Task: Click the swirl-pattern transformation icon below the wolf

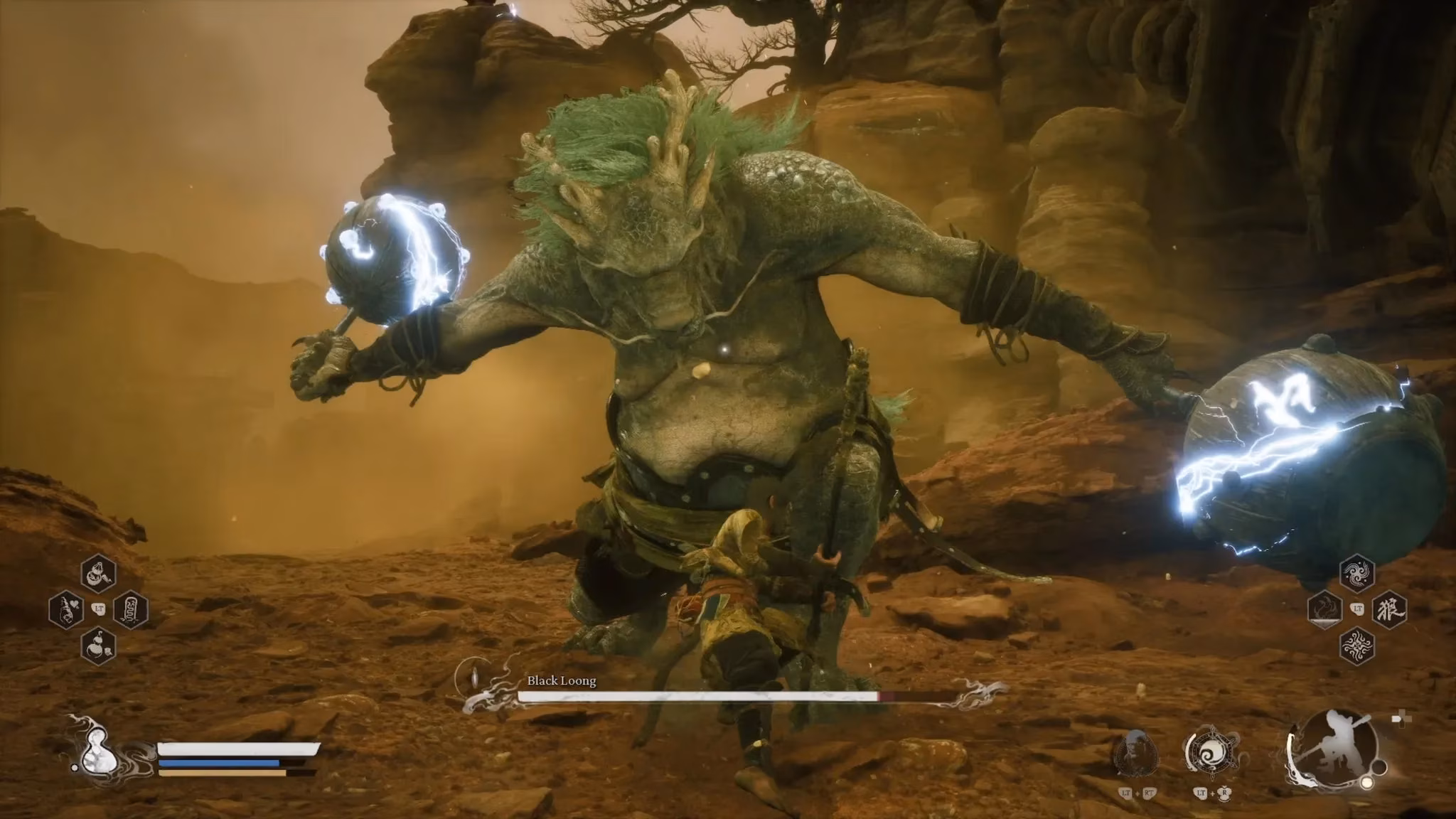Action: 1357,647
